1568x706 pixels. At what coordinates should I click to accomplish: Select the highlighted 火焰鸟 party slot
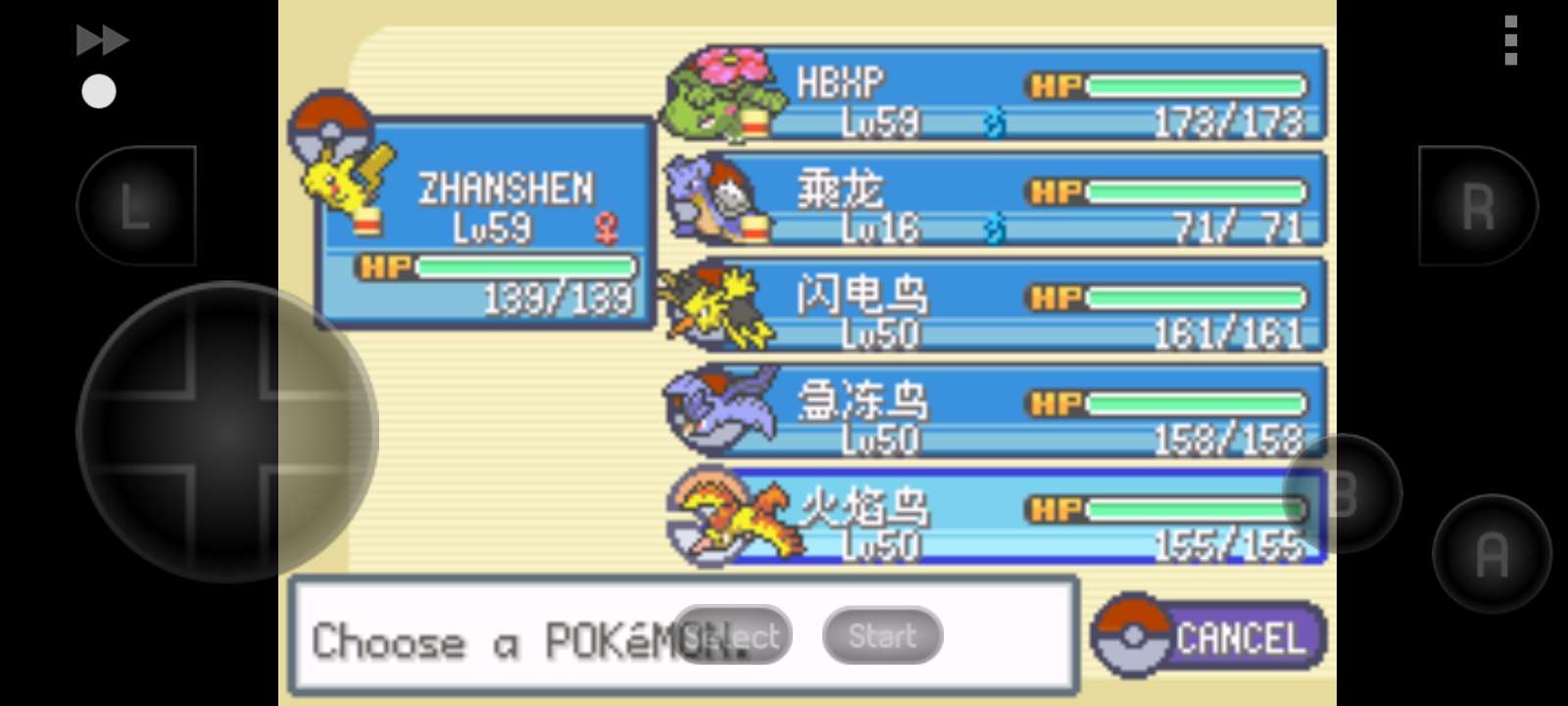995,518
